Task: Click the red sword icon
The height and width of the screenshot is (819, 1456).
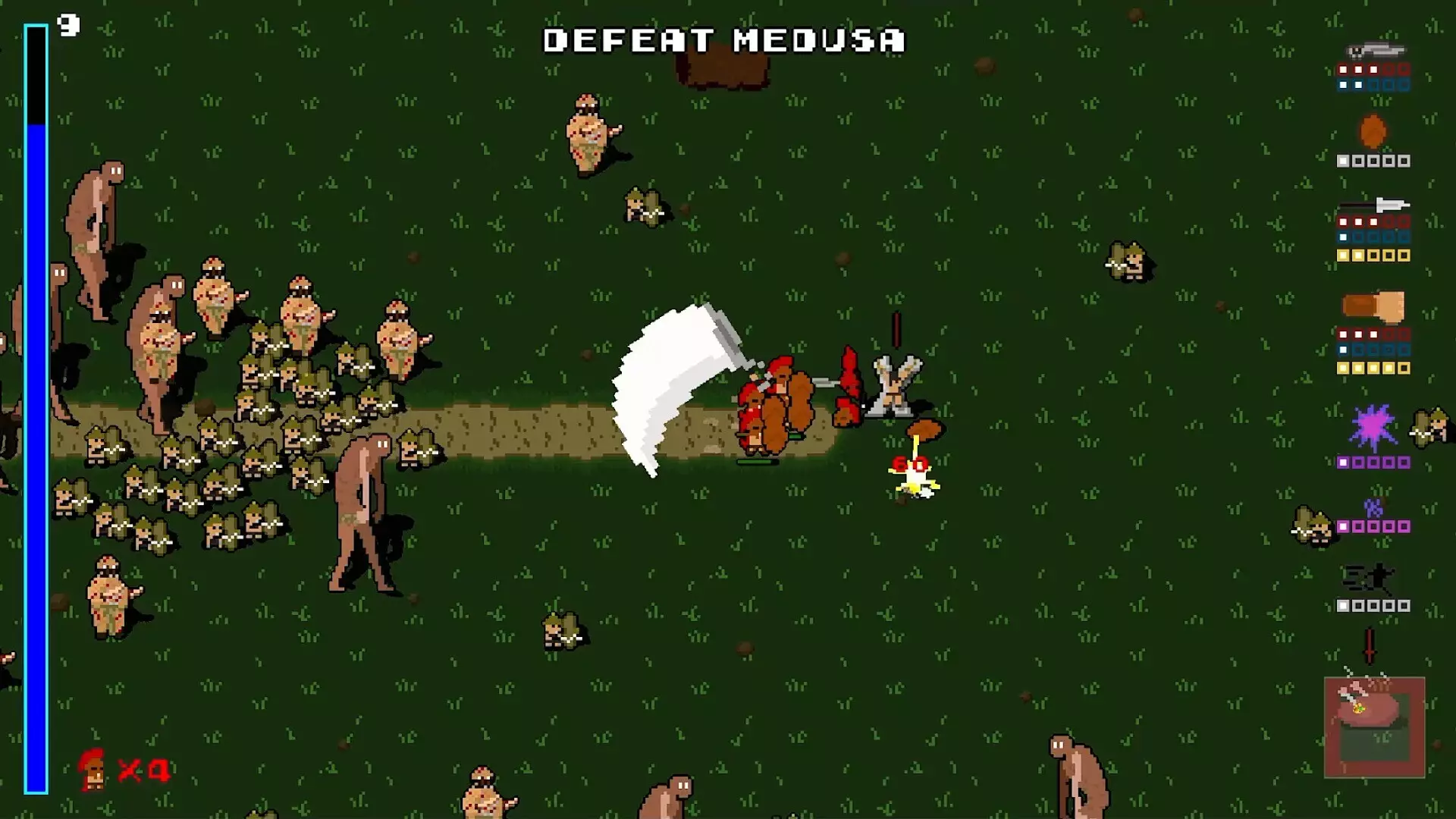Action: click(1370, 645)
